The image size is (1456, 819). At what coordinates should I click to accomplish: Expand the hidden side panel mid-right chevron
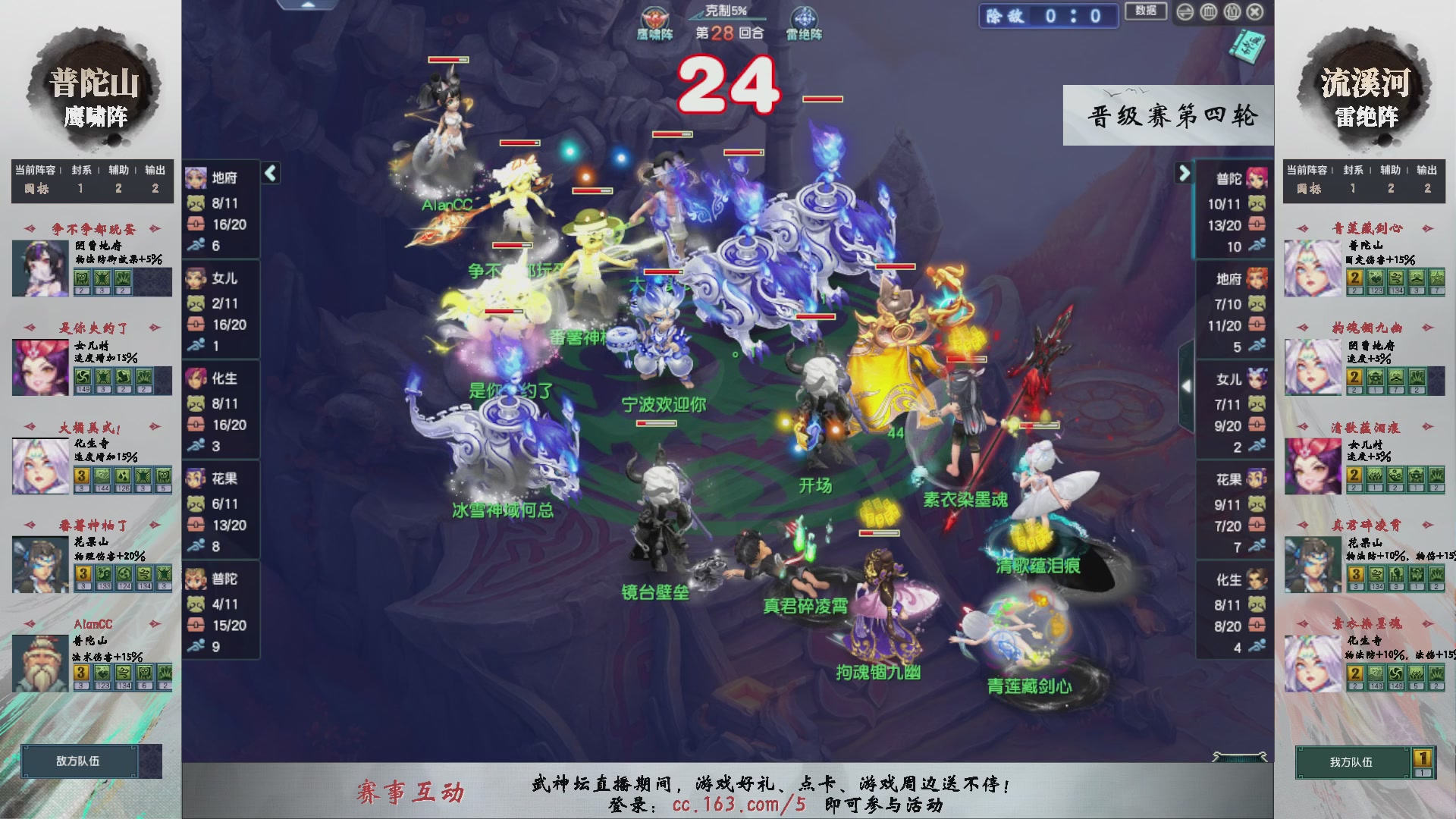tap(1187, 387)
